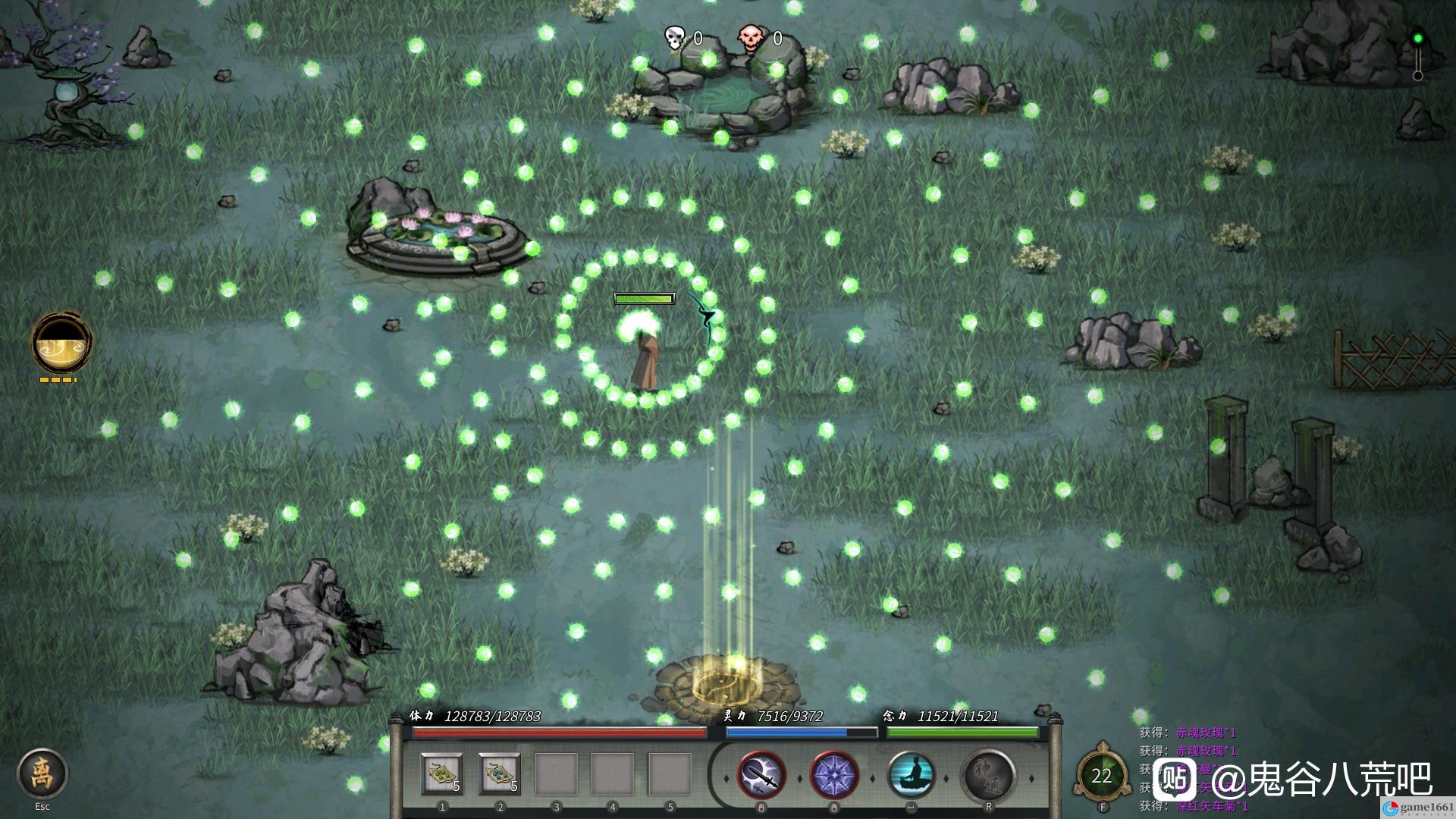Activate the lightning sword attack skill
This screenshot has width=1456, height=819.
(761, 775)
